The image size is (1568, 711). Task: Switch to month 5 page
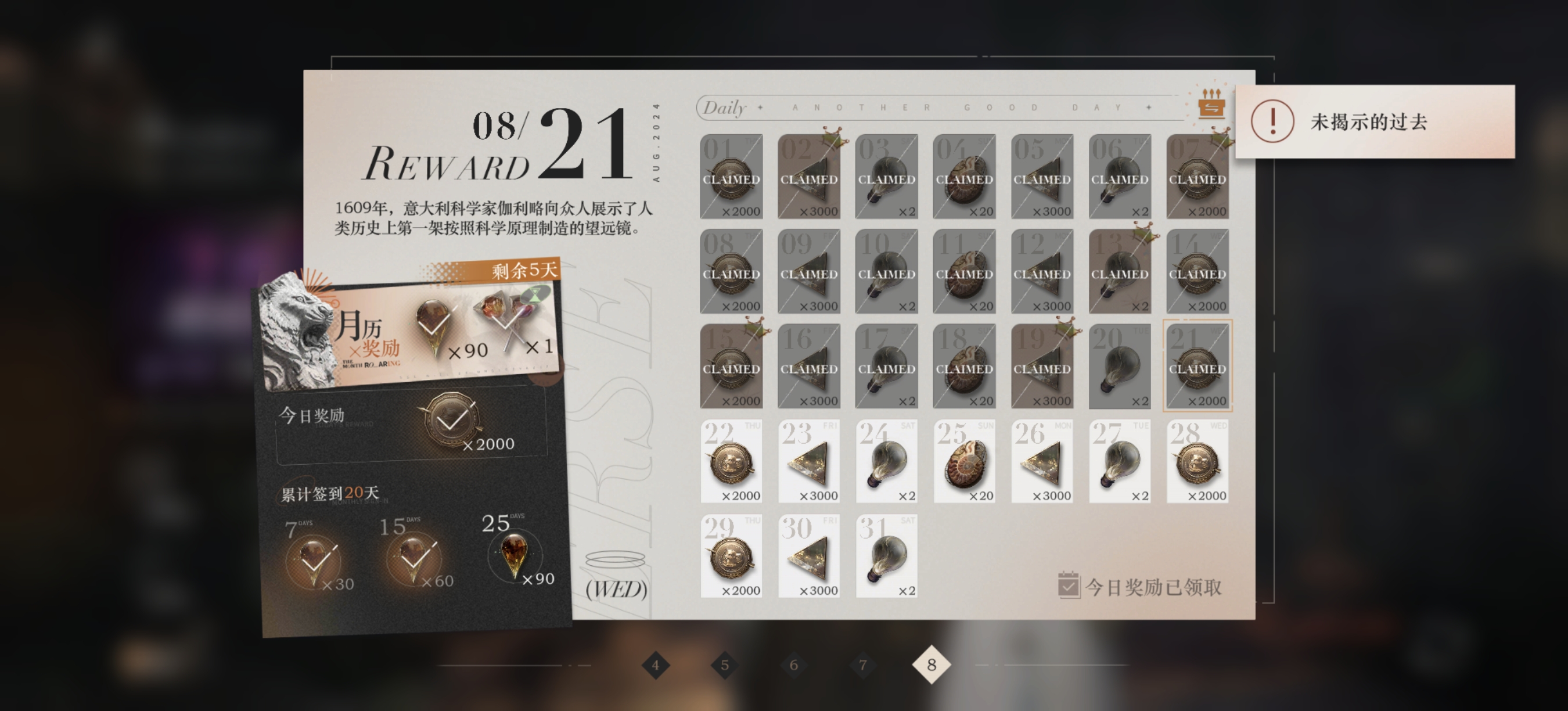[724, 665]
